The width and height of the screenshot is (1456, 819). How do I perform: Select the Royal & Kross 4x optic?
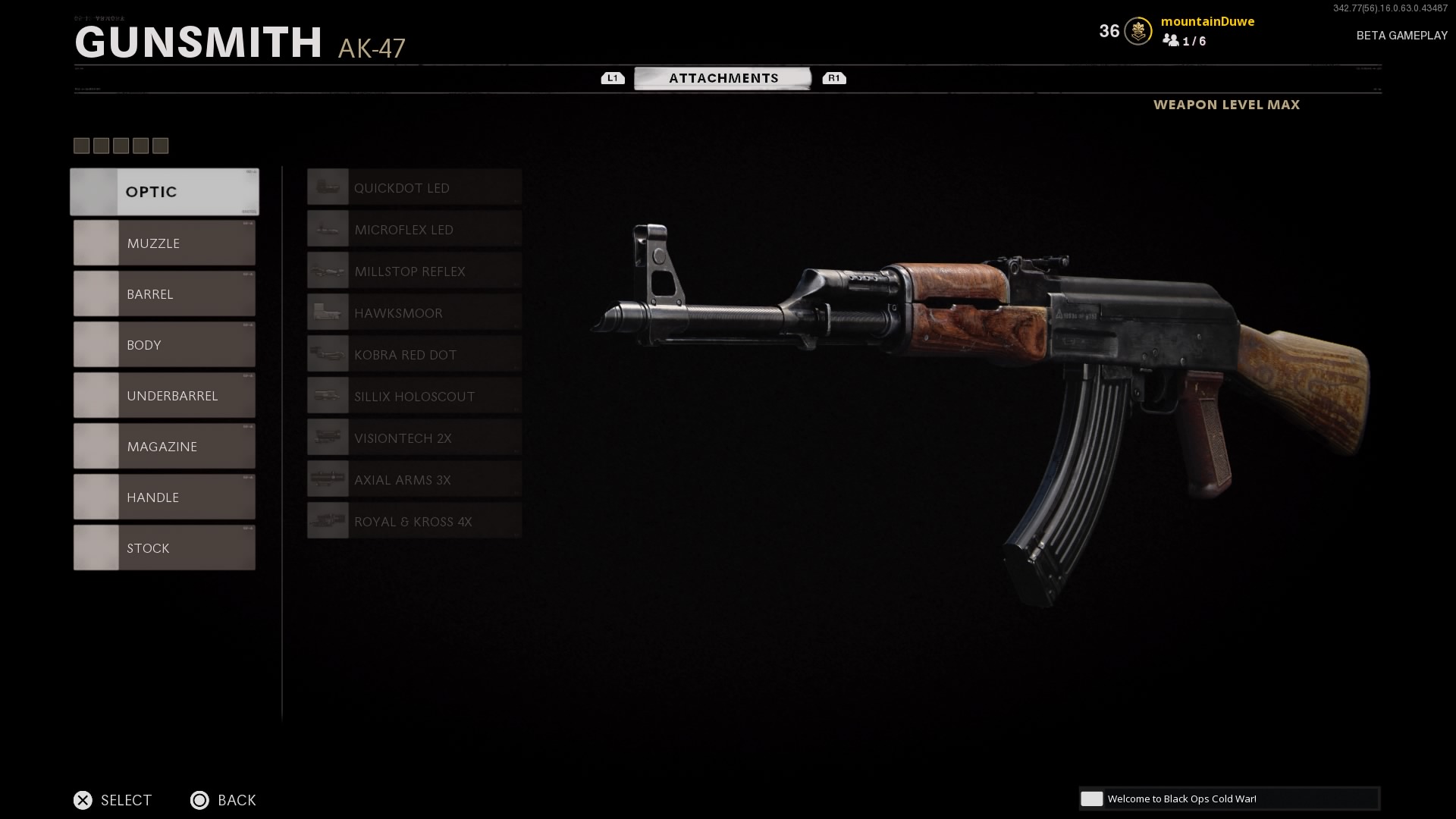coord(414,522)
